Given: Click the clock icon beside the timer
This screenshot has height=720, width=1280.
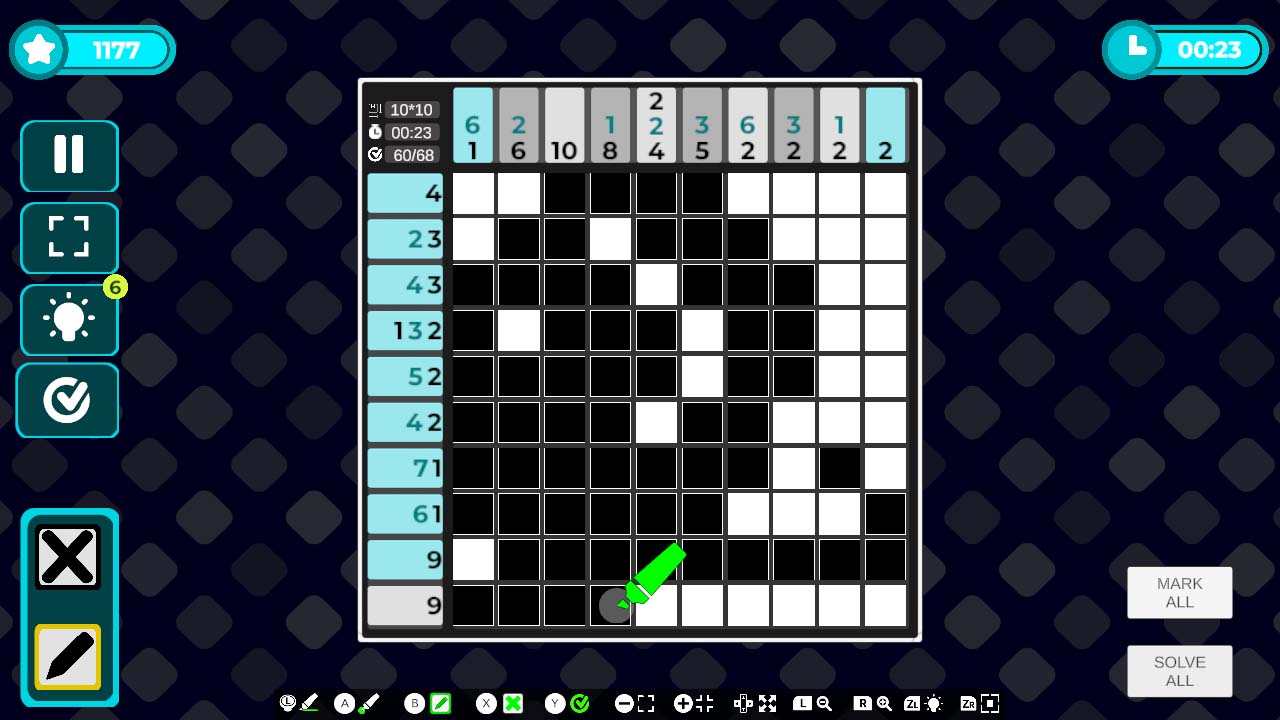Looking at the screenshot, I should click(1131, 47).
